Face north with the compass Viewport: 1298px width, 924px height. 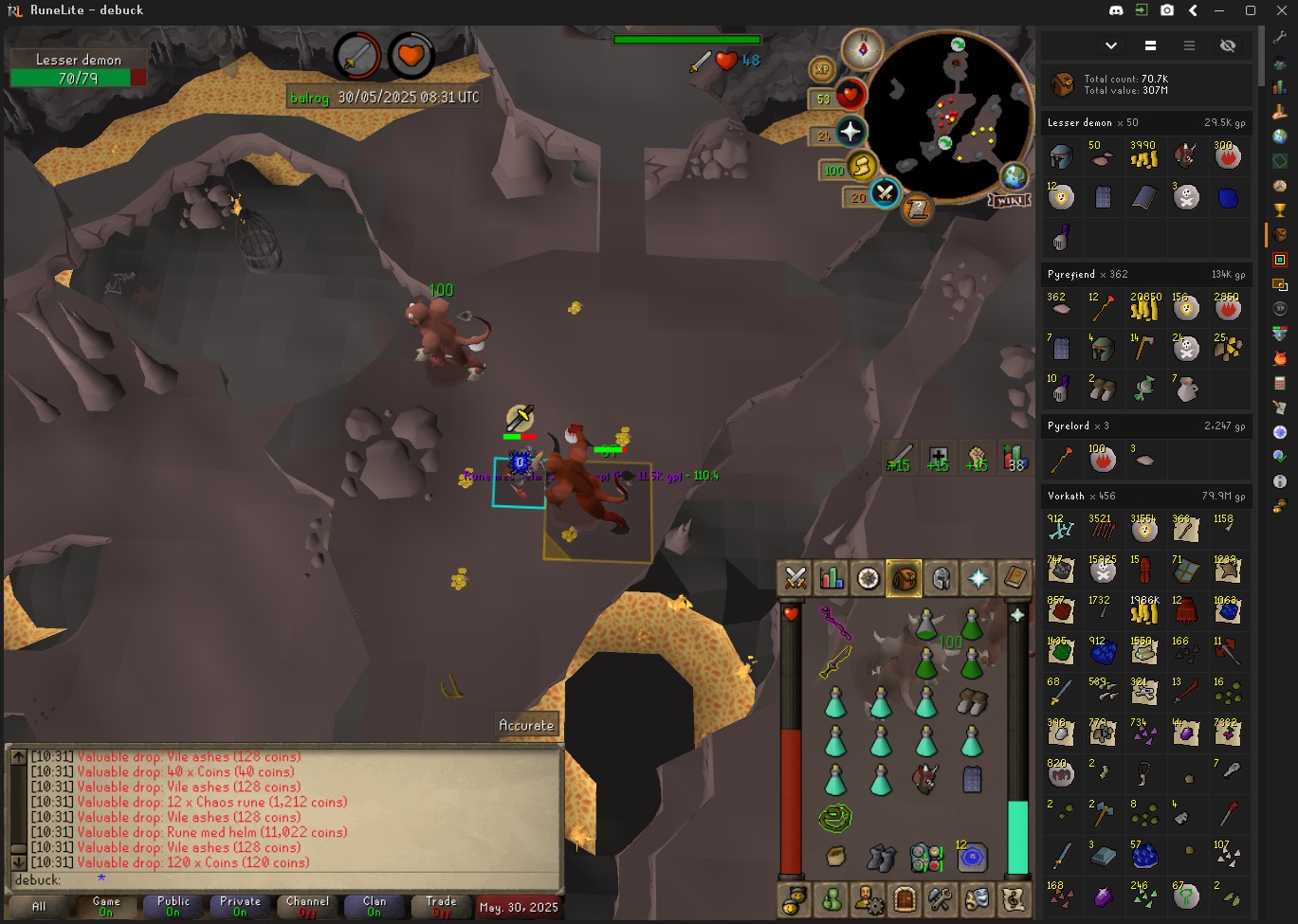[x=863, y=48]
